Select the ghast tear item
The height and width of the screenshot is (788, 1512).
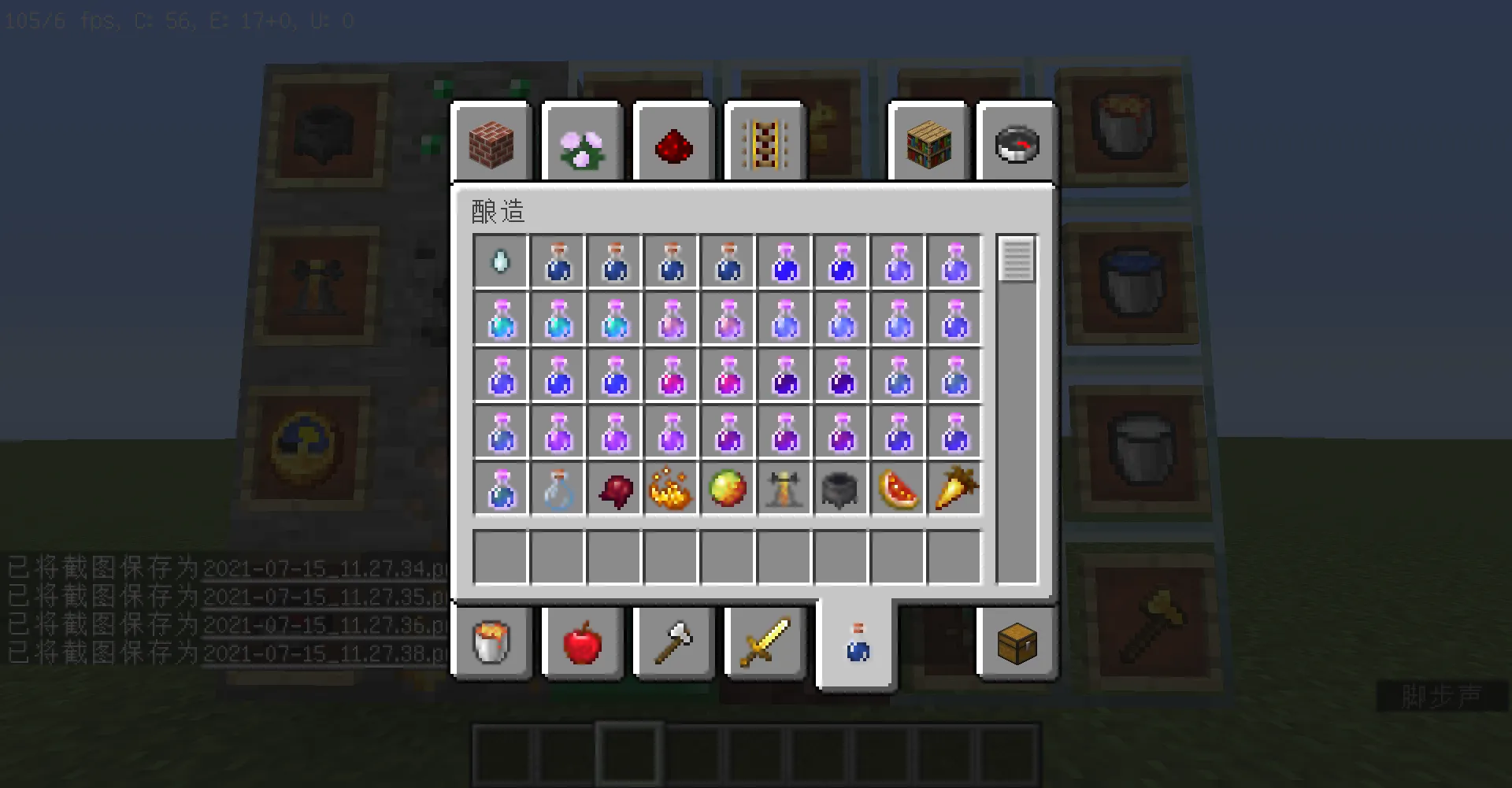click(x=500, y=262)
